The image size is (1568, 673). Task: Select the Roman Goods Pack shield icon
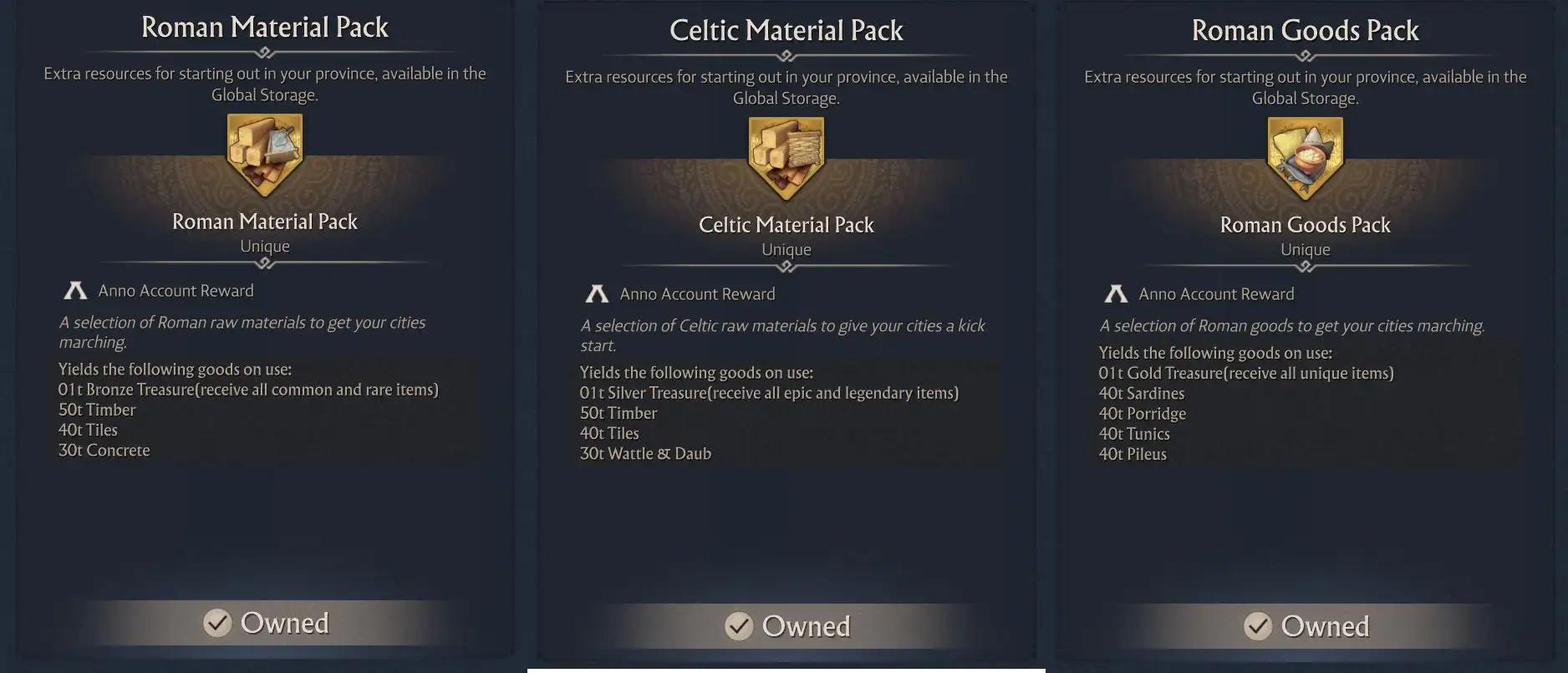pyautogui.click(x=1305, y=158)
